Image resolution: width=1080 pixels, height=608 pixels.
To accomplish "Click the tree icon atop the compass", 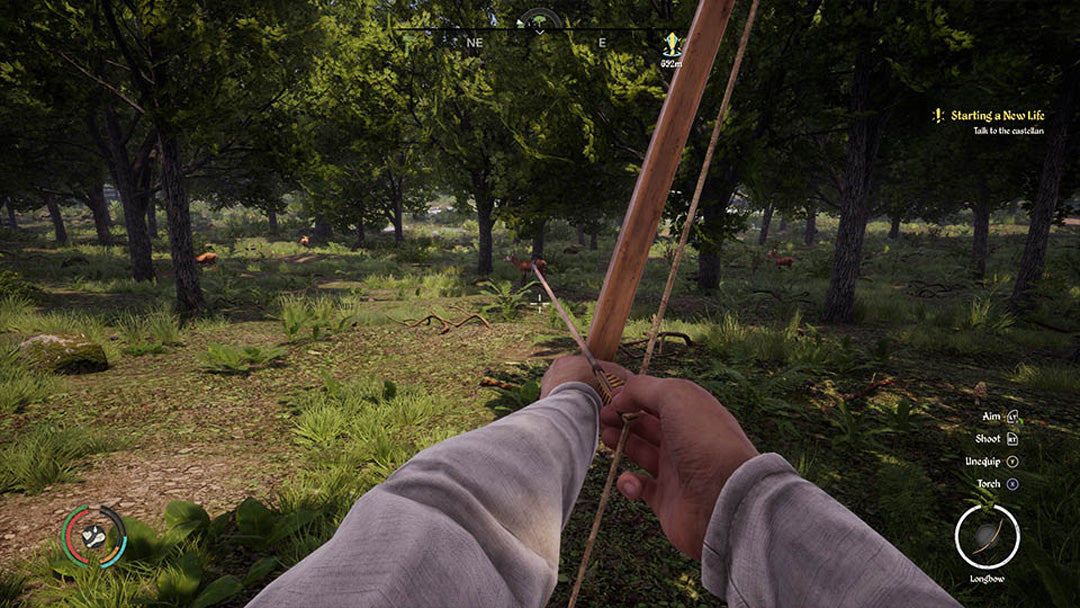I will pyautogui.click(x=539, y=18).
